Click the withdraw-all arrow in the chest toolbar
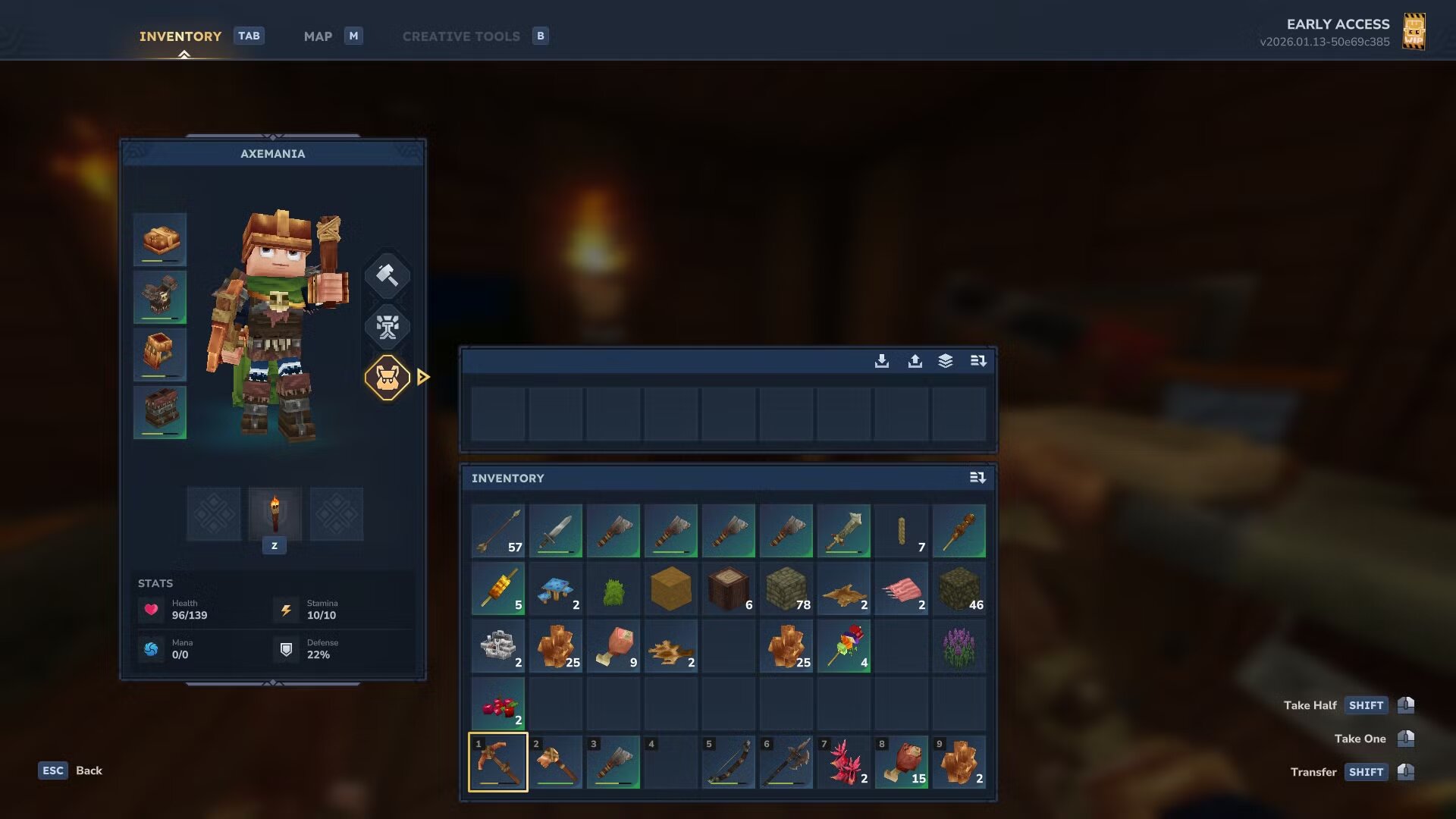This screenshot has width=1456, height=819. pos(914,362)
